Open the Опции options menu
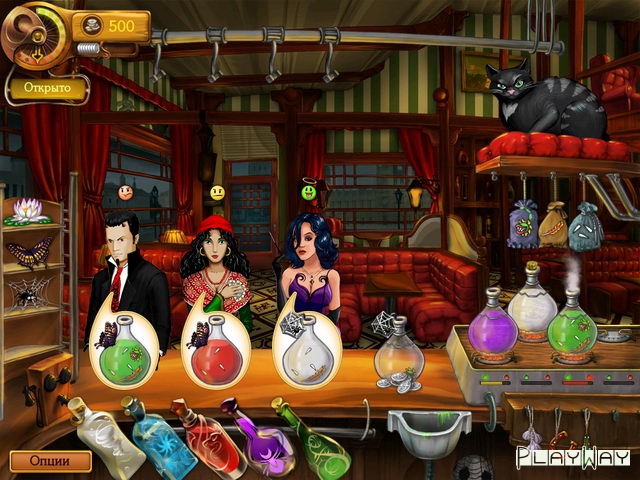The height and width of the screenshot is (480, 640). [50, 461]
